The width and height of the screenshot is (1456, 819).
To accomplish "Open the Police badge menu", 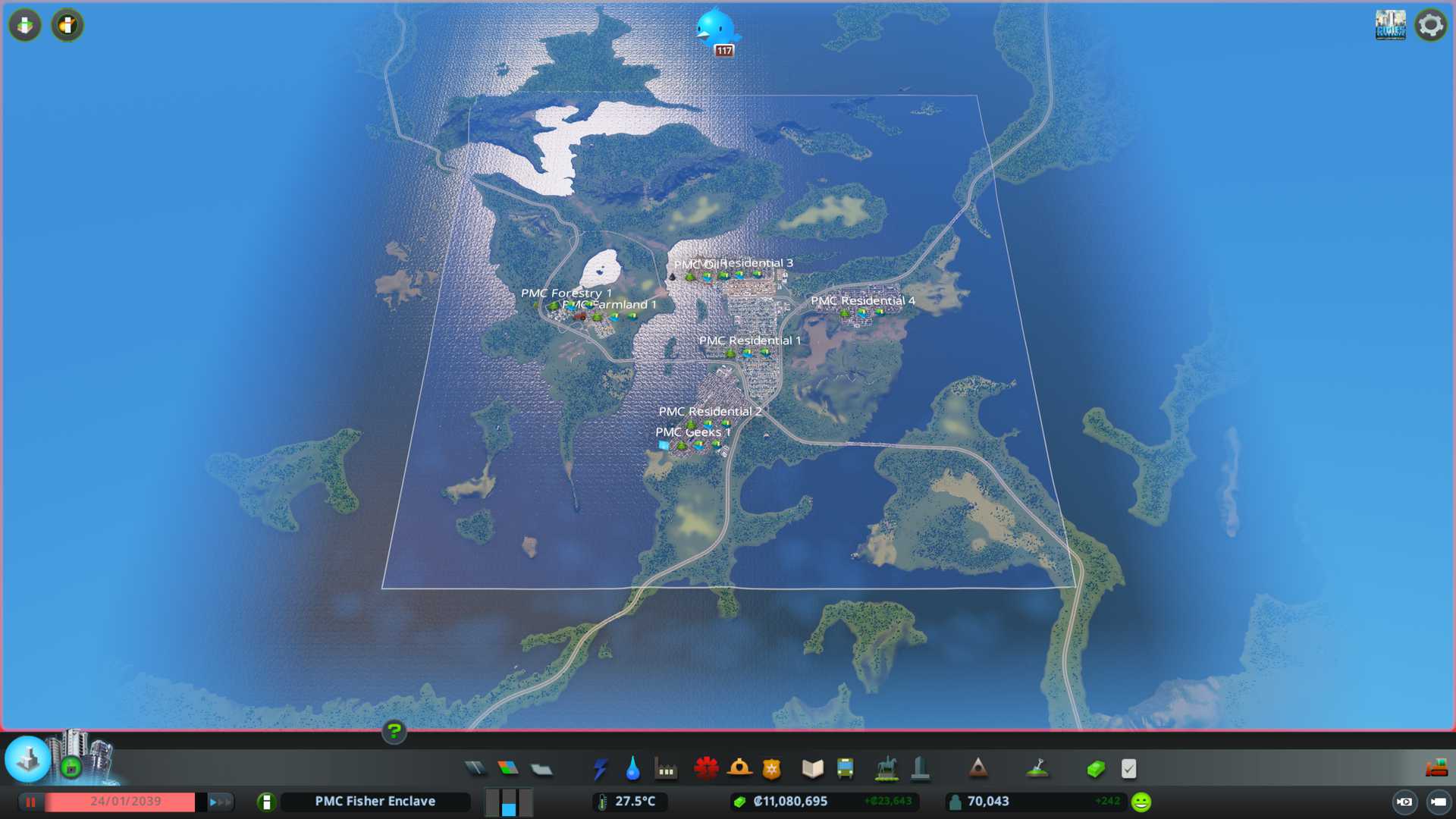I will coord(772,769).
